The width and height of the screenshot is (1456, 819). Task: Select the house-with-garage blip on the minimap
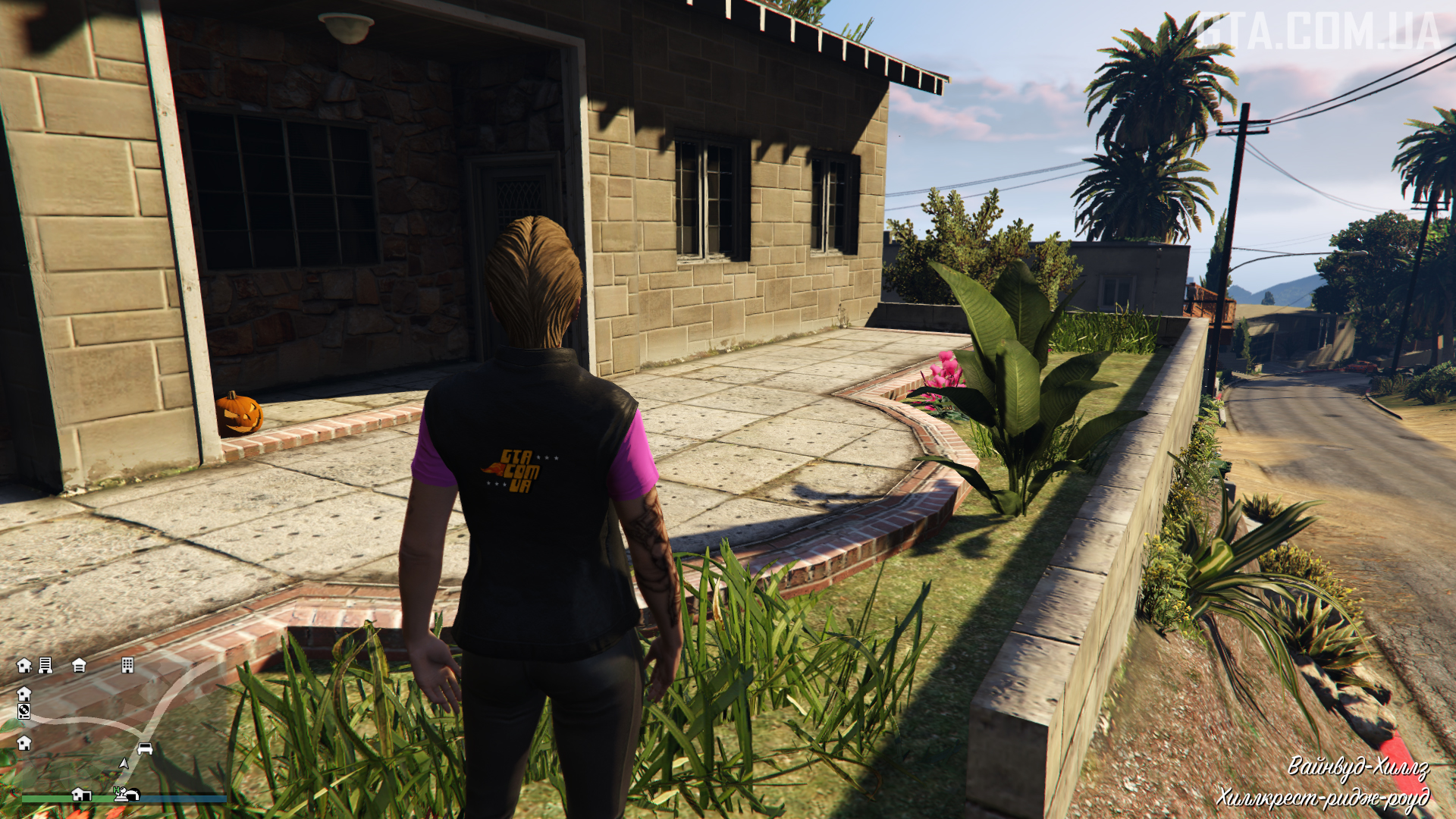tap(81, 795)
